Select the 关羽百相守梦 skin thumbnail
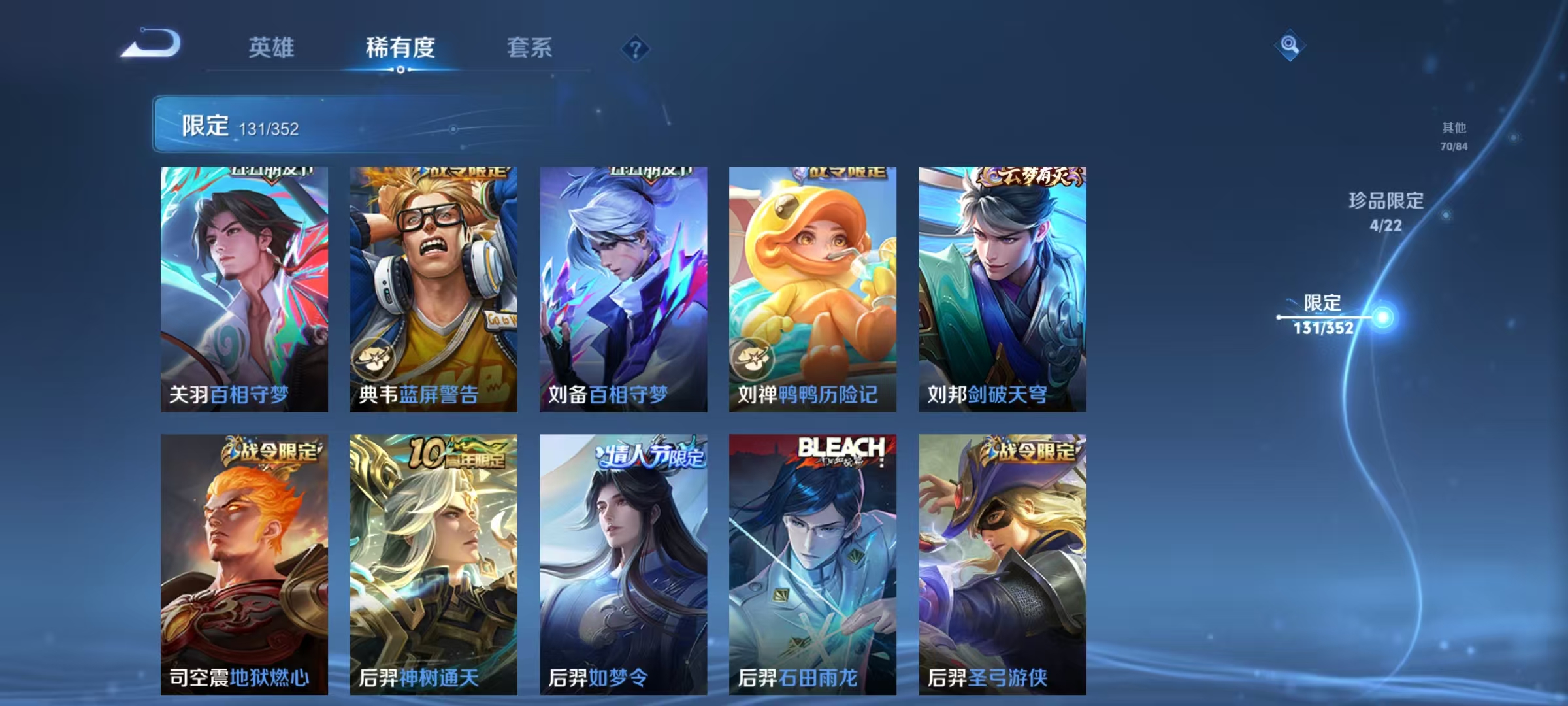The width and height of the screenshot is (1568, 706). coord(244,288)
